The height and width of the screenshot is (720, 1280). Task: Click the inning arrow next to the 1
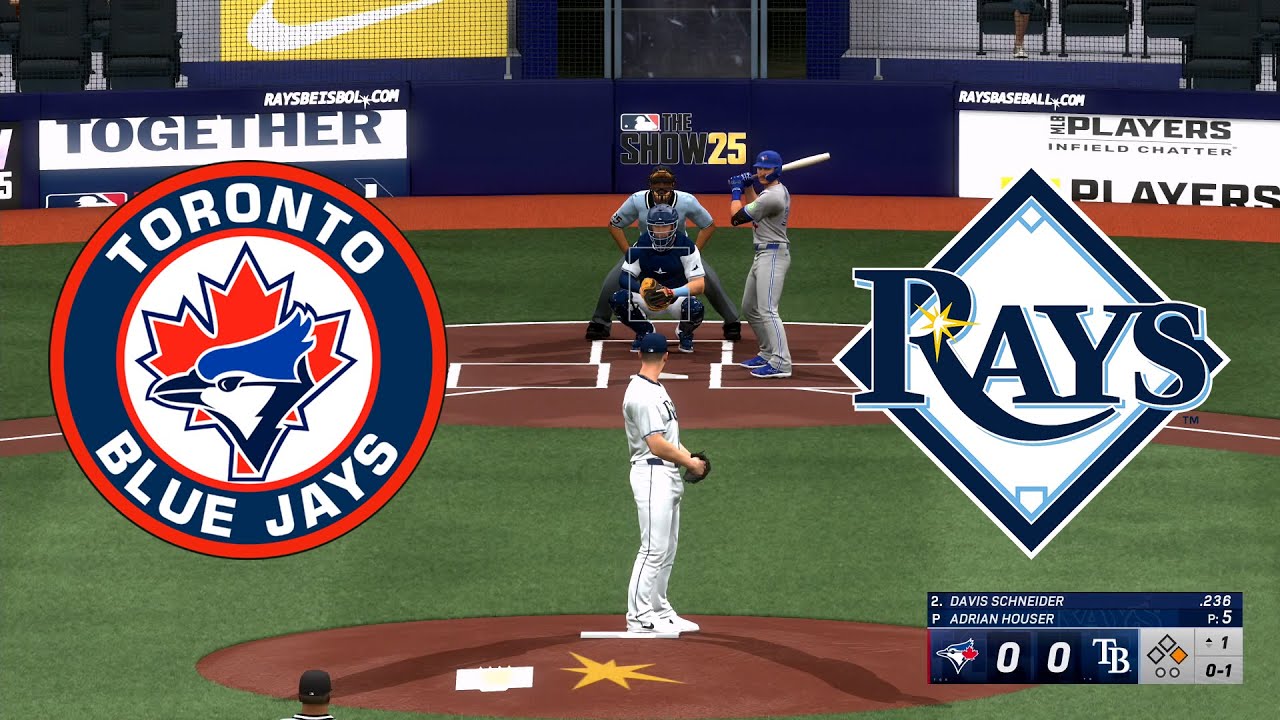pyautogui.click(x=1208, y=642)
